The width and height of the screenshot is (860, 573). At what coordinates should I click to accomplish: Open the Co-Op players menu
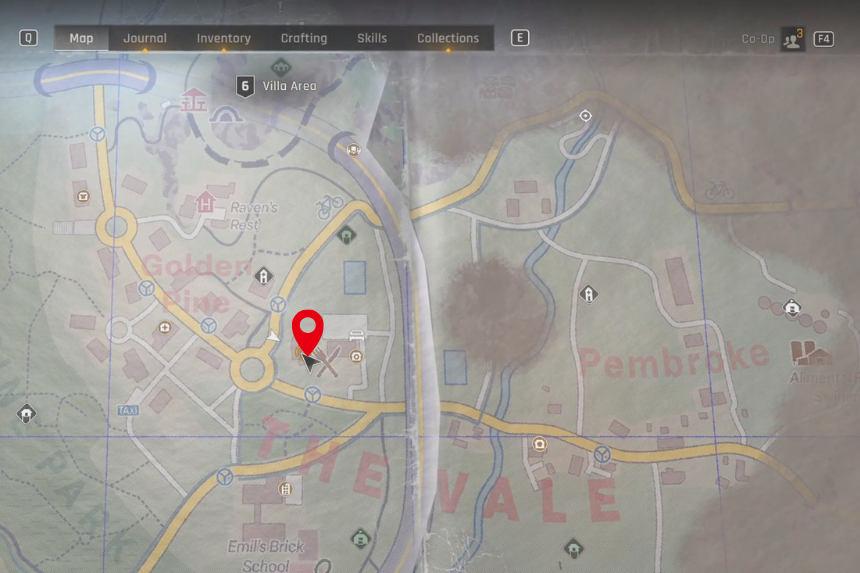(793, 39)
